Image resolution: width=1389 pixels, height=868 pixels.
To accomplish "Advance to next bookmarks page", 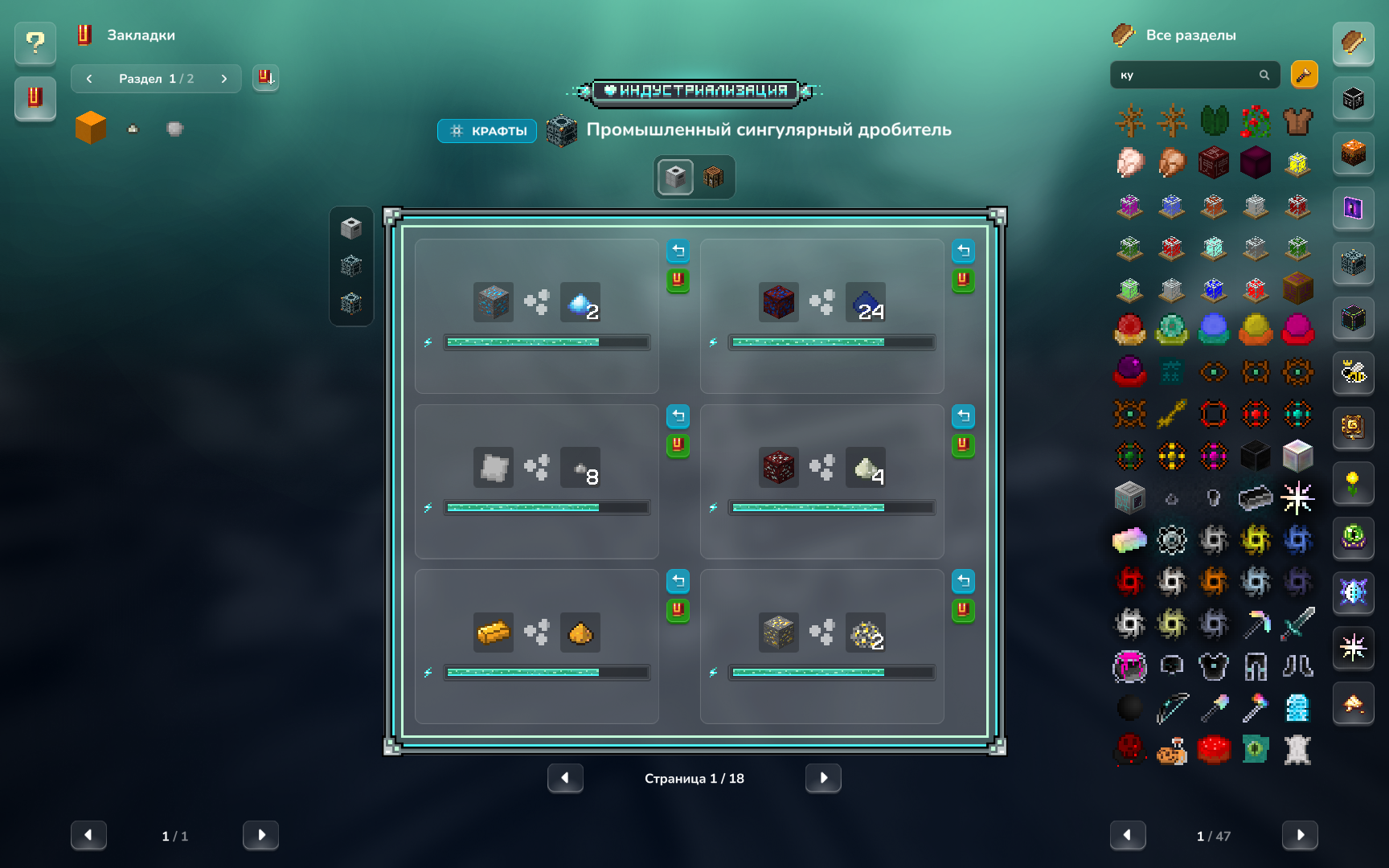I will 260,836.
